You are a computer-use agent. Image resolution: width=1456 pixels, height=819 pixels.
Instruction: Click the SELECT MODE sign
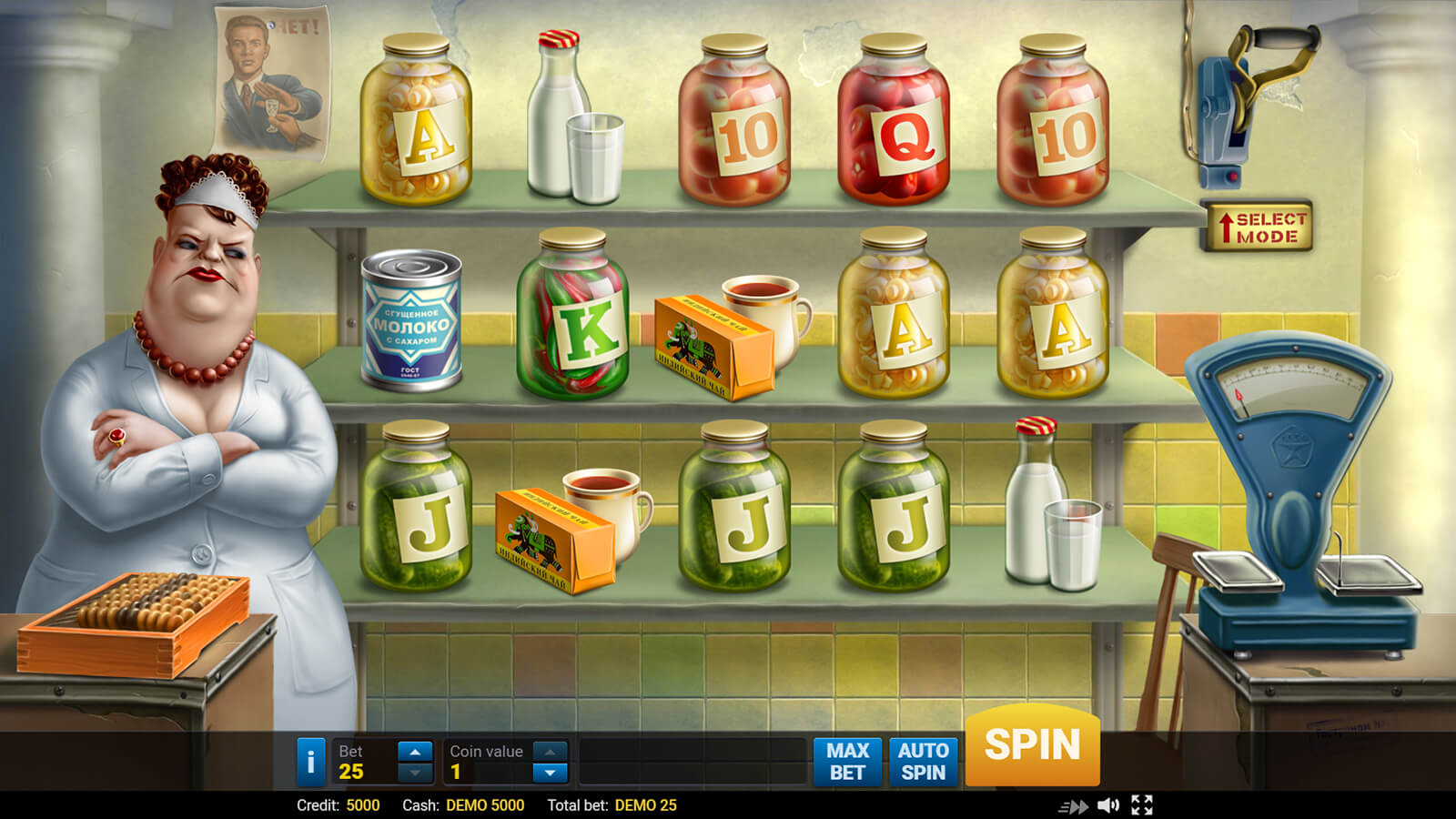click(1259, 227)
